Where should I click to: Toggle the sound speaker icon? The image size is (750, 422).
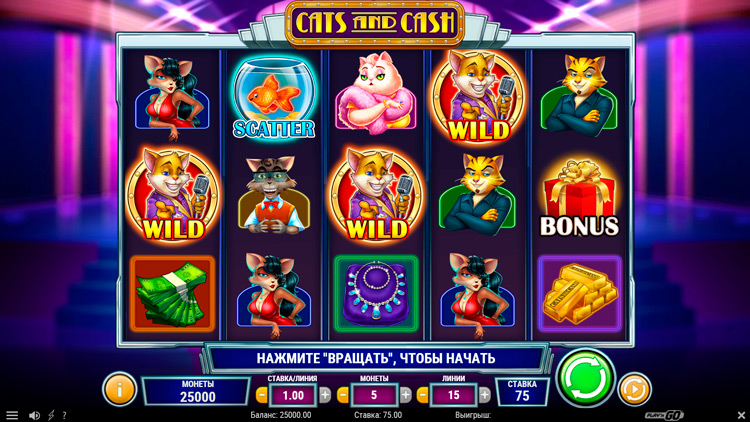tap(34, 415)
